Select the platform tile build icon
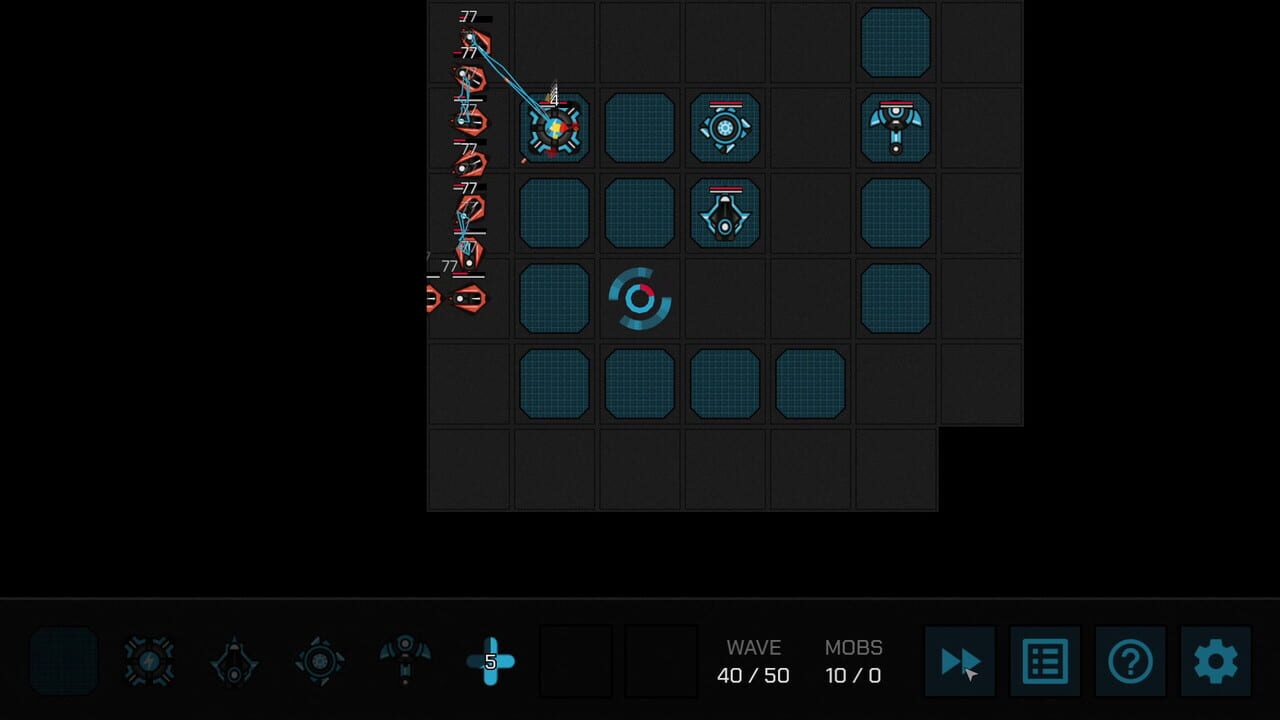 pos(63,662)
